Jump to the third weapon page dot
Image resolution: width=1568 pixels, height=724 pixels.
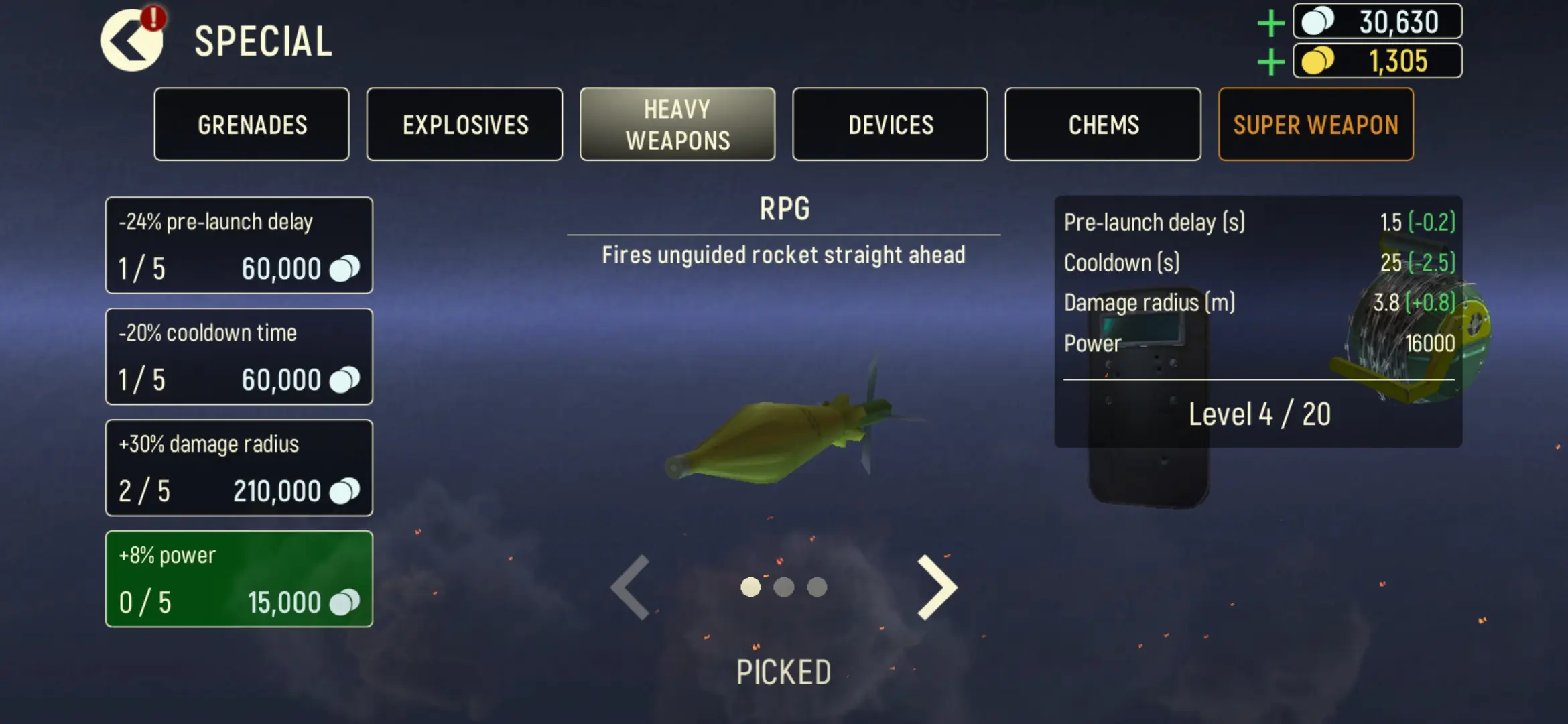pyautogui.click(x=817, y=587)
